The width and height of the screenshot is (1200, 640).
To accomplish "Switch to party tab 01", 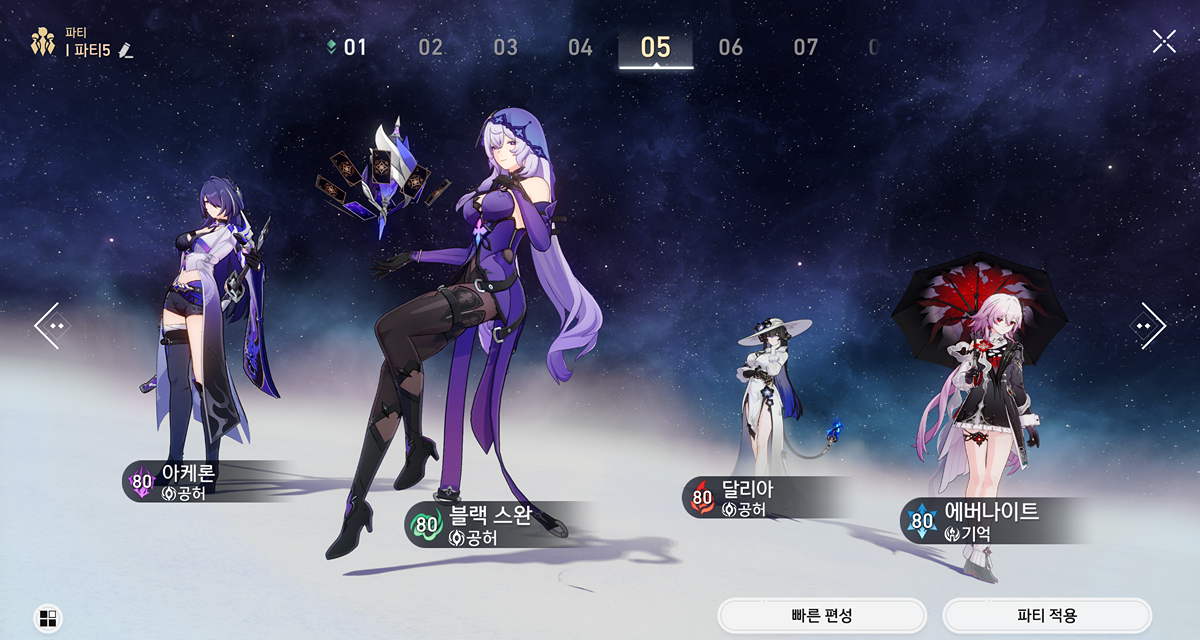I will [x=354, y=47].
